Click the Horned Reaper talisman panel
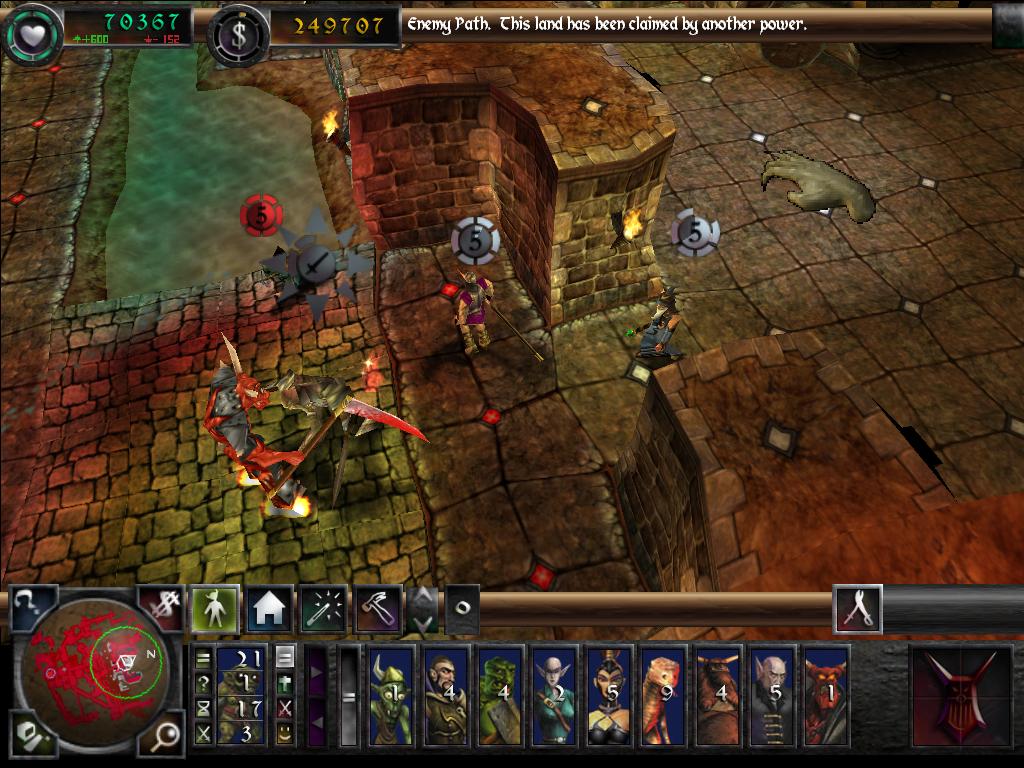Screen dimensions: 1024x768 point(958,696)
